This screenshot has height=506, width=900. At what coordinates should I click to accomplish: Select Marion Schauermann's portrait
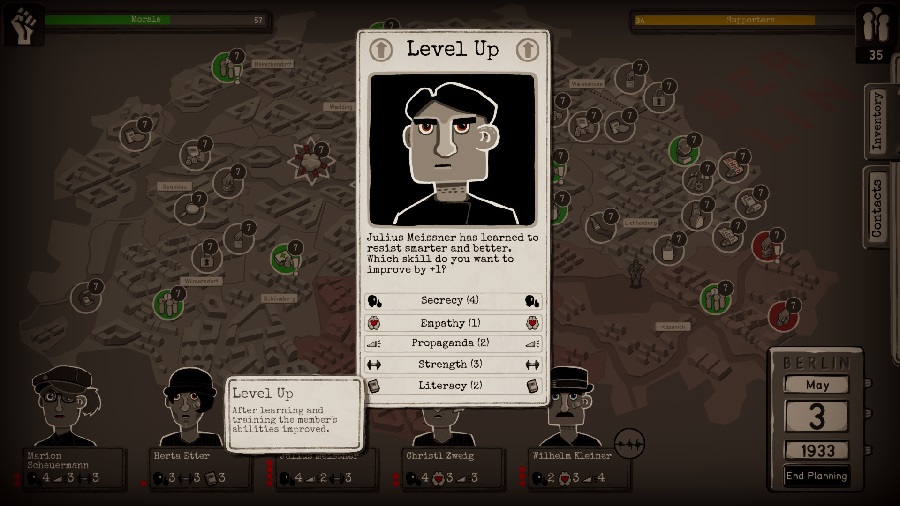point(63,406)
